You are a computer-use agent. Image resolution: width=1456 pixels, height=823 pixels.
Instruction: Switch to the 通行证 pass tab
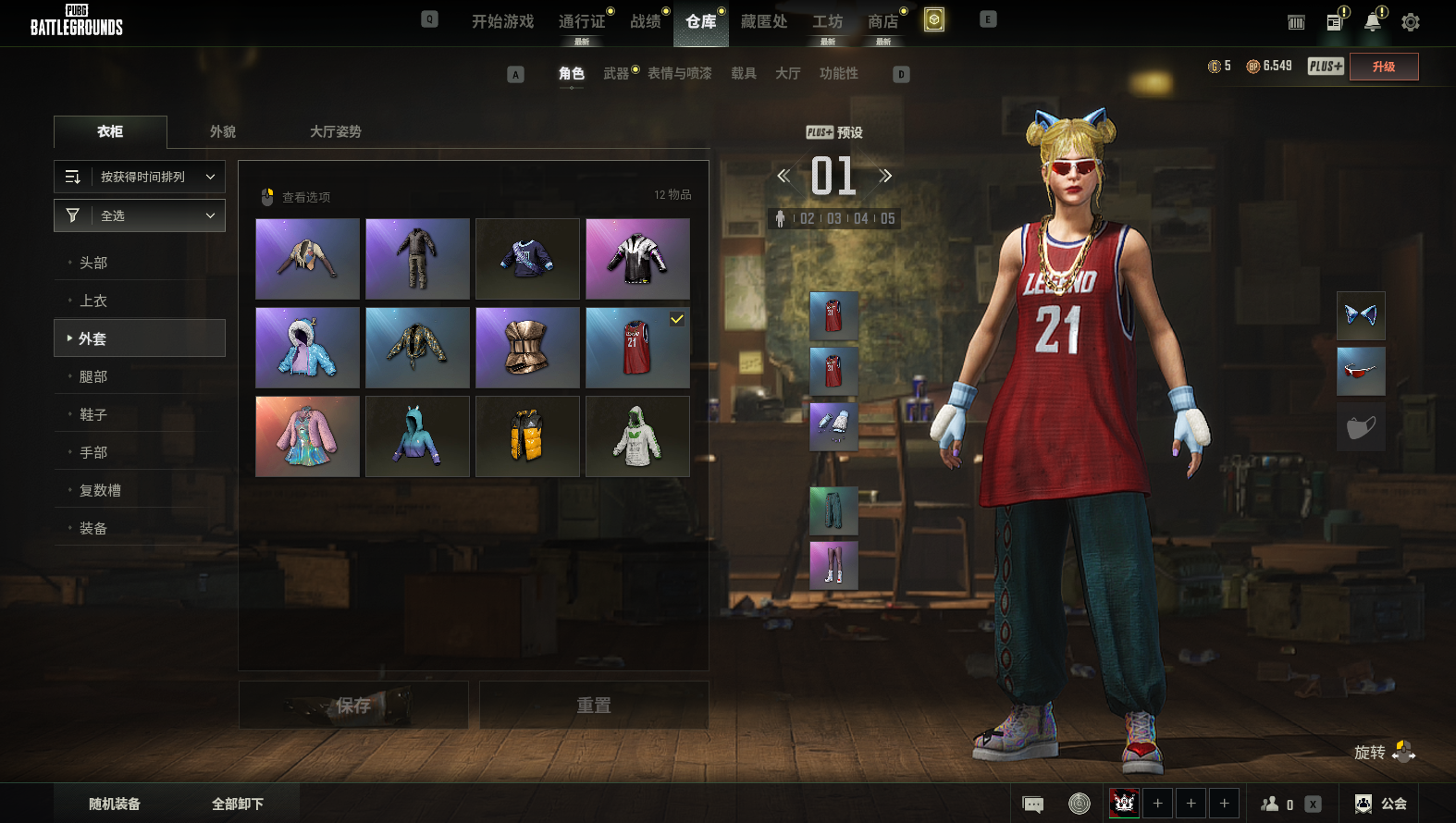[582, 21]
